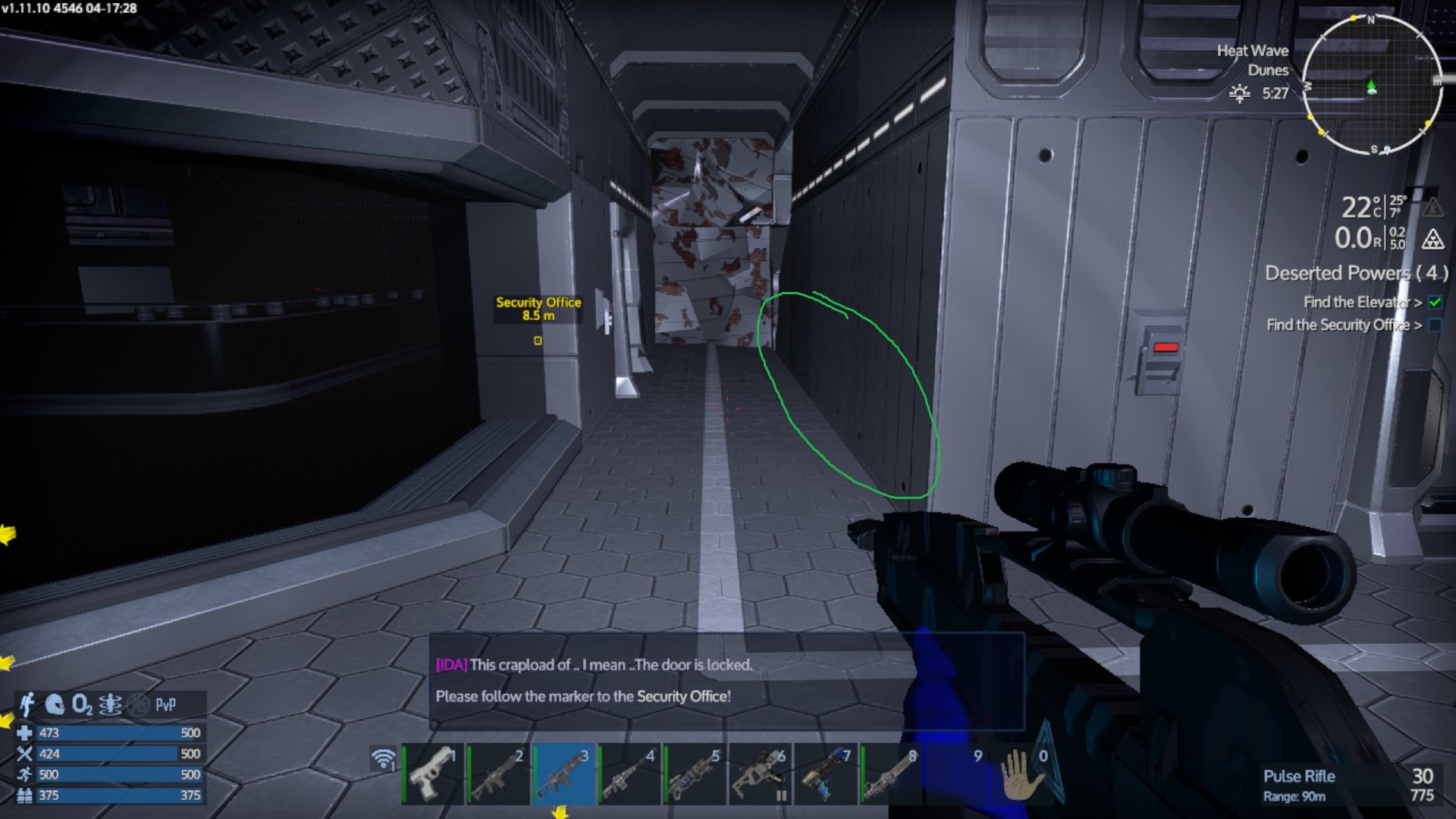Click the Security Office waypoint marker
Viewport: 1456px width, 819px height.
point(538,340)
